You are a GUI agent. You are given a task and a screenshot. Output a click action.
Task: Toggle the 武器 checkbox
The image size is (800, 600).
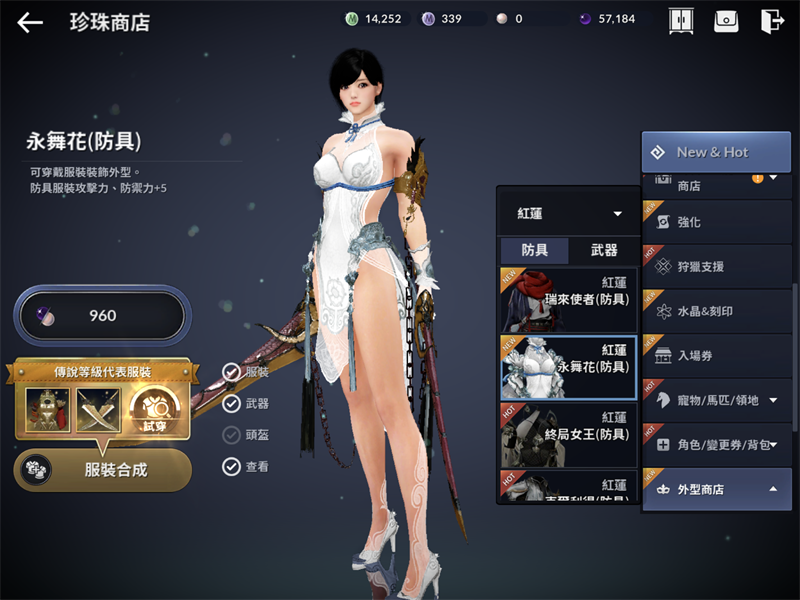pos(232,403)
